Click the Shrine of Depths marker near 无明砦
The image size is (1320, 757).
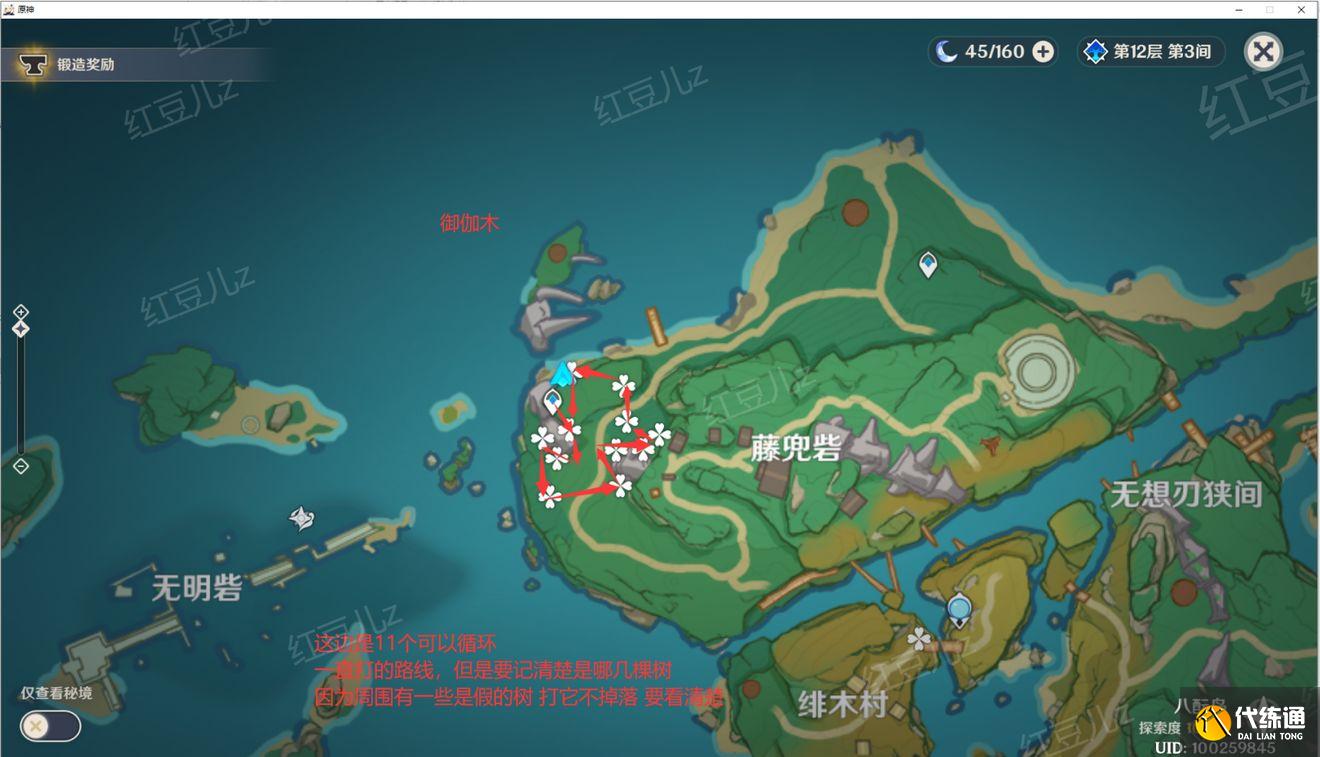[301, 518]
